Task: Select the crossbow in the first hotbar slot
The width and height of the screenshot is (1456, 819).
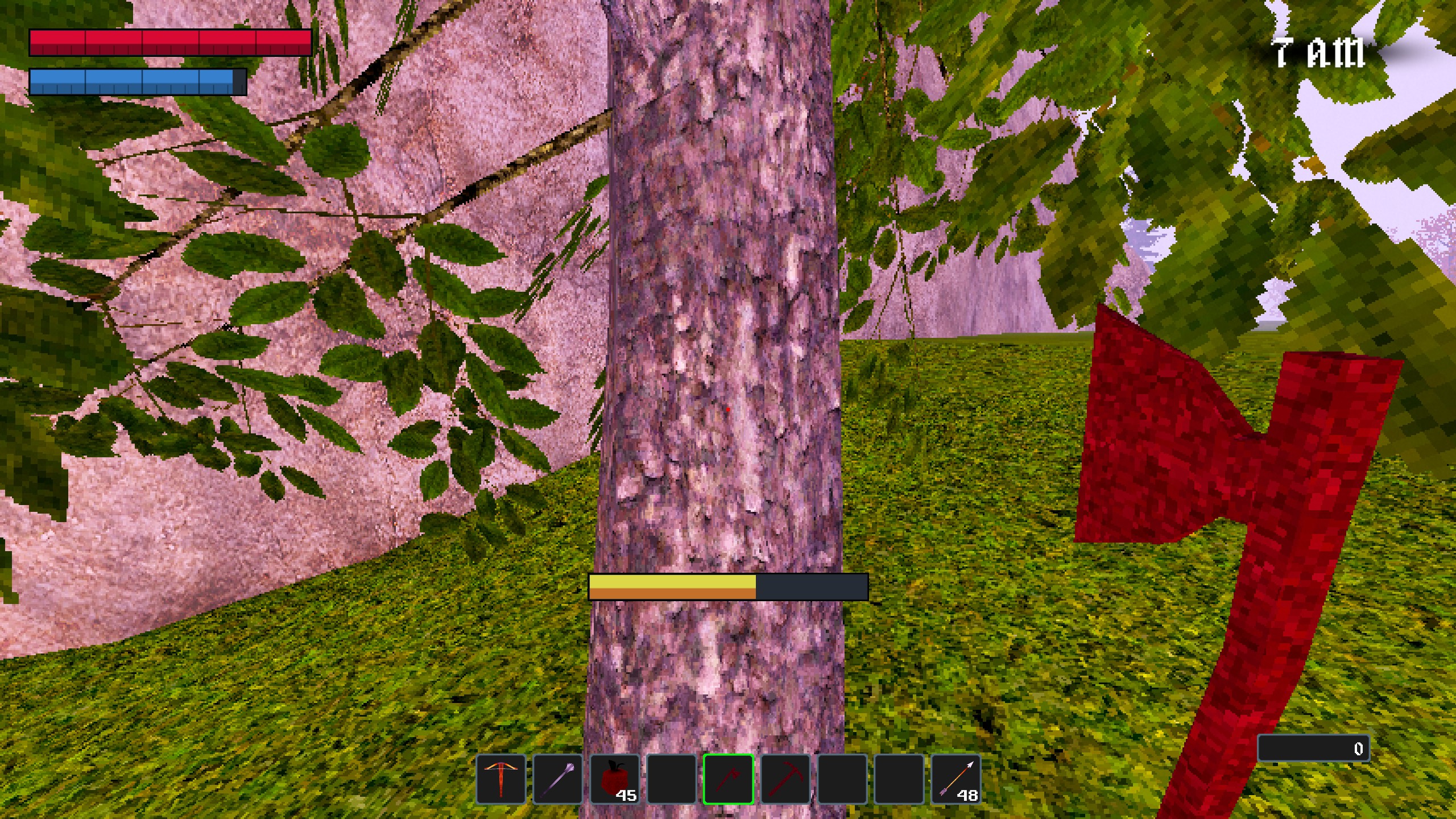Action: 501,778
